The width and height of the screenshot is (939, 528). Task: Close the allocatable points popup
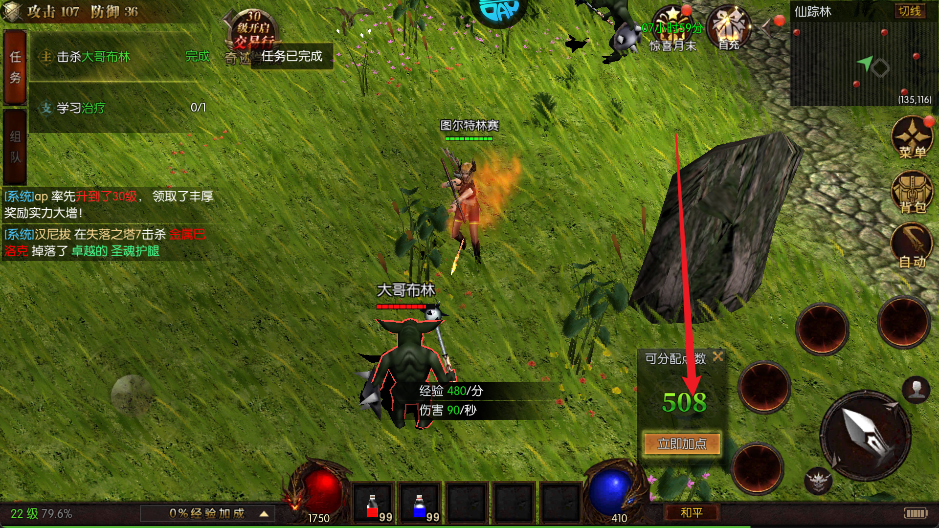717,357
